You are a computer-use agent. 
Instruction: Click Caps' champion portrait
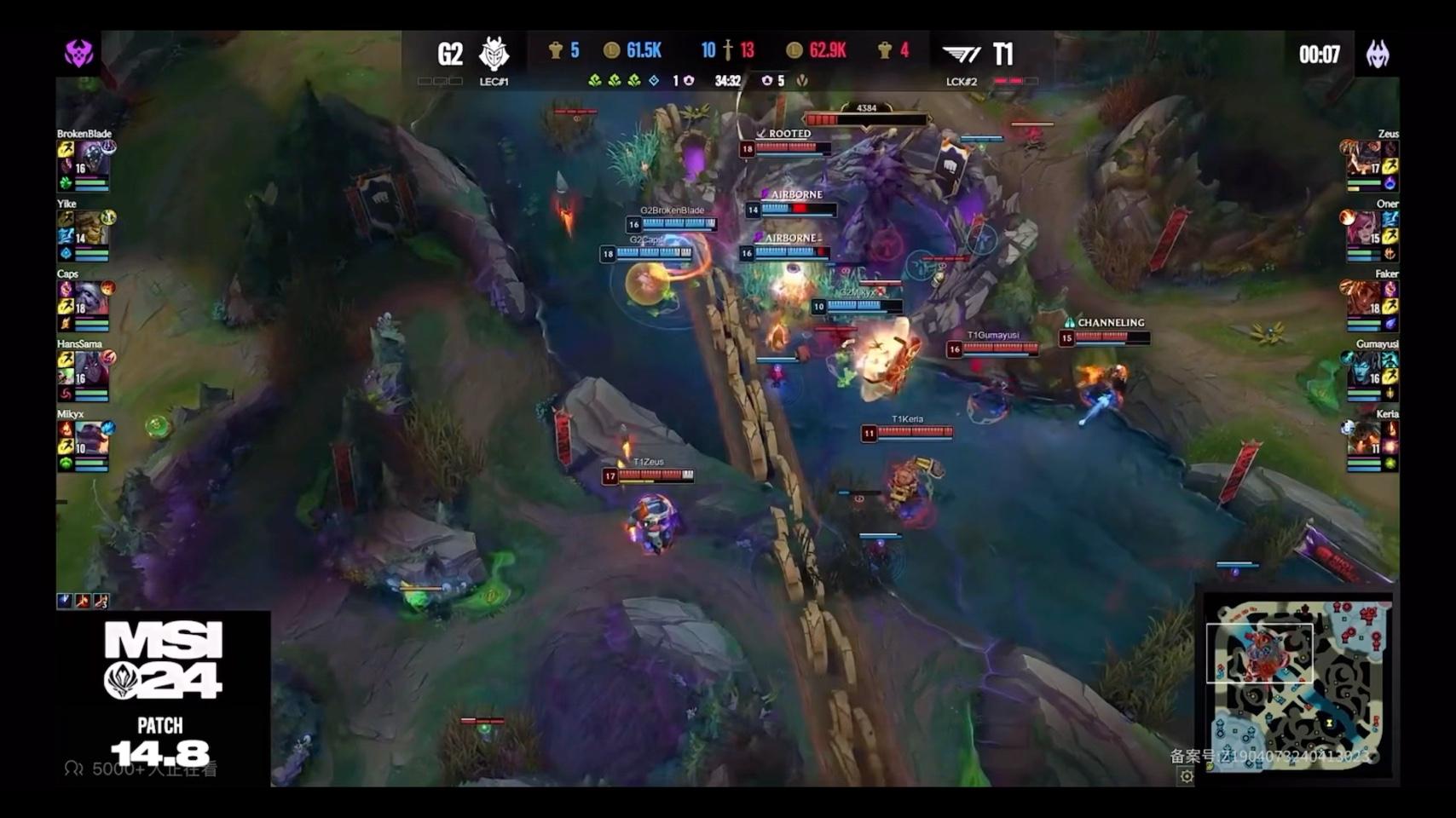click(92, 299)
